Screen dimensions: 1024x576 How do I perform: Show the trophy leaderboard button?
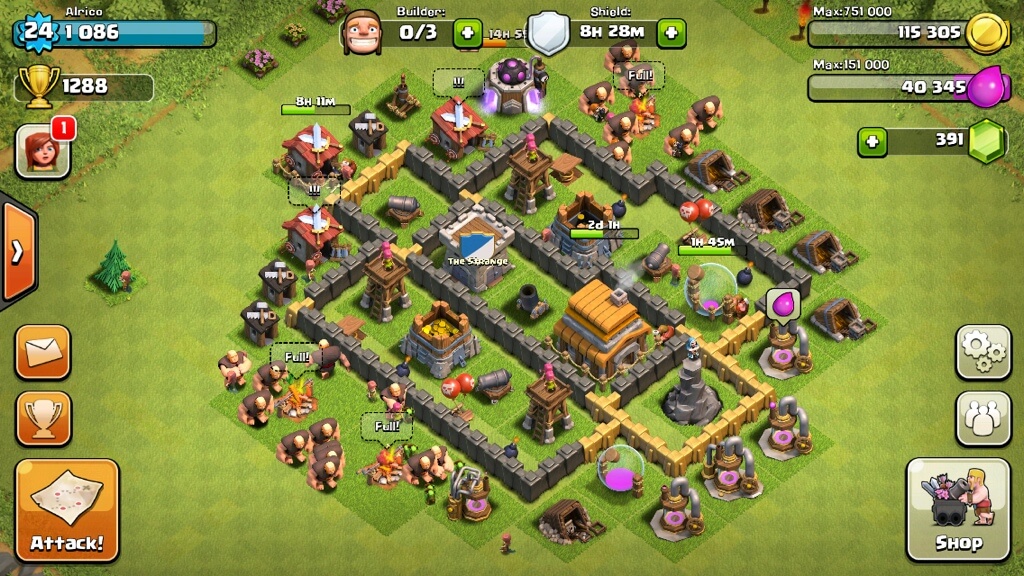click(43, 417)
